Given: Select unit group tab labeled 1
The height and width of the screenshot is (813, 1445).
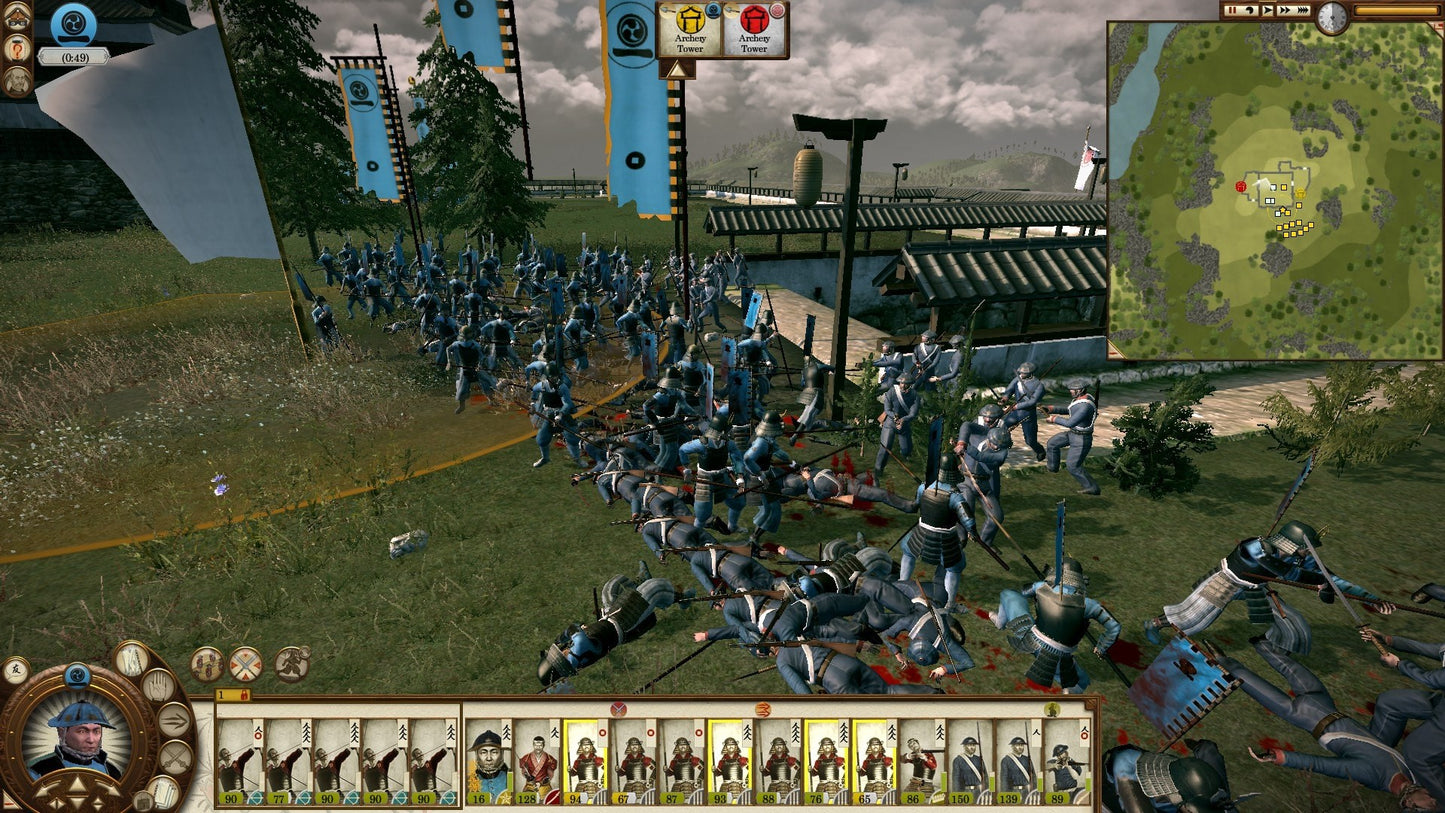Looking at the screenshot, I should (x=221, y=693).
